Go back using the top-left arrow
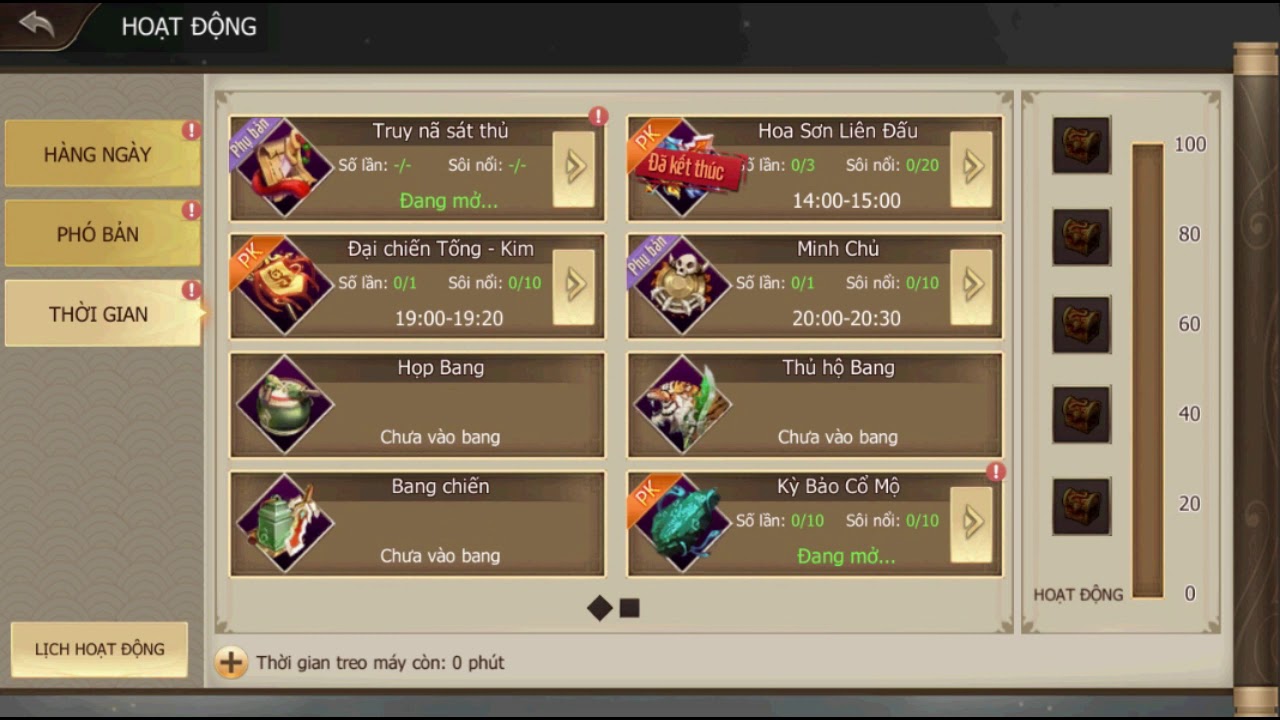Image resolution: width=1280 pixels, height=720 pixels. 37,25
